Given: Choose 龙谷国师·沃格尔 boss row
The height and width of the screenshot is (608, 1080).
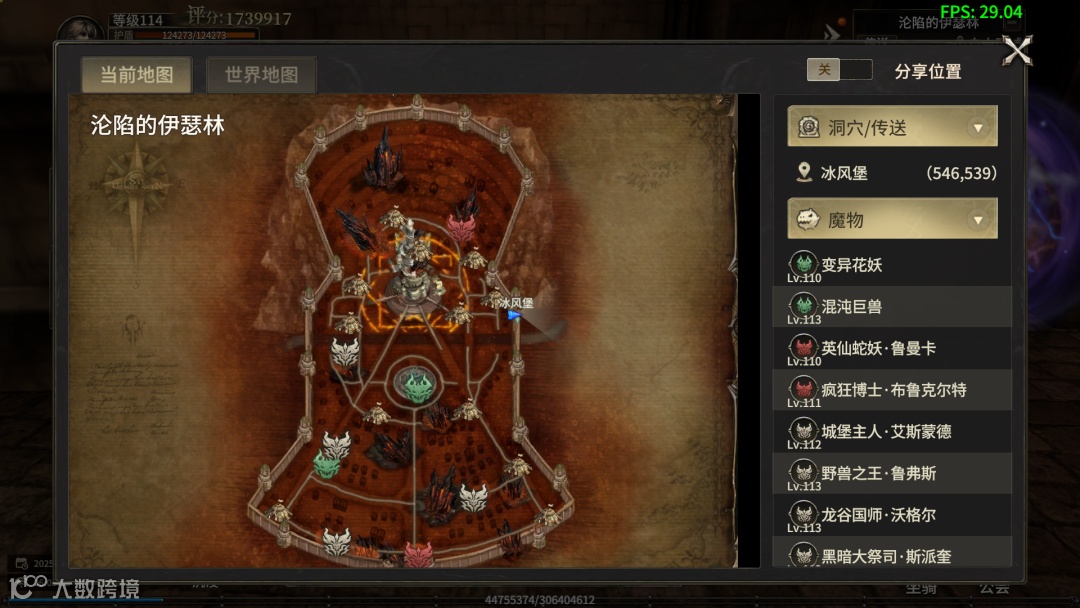Looking at the screenshot, I should click(x=892, y=515).
